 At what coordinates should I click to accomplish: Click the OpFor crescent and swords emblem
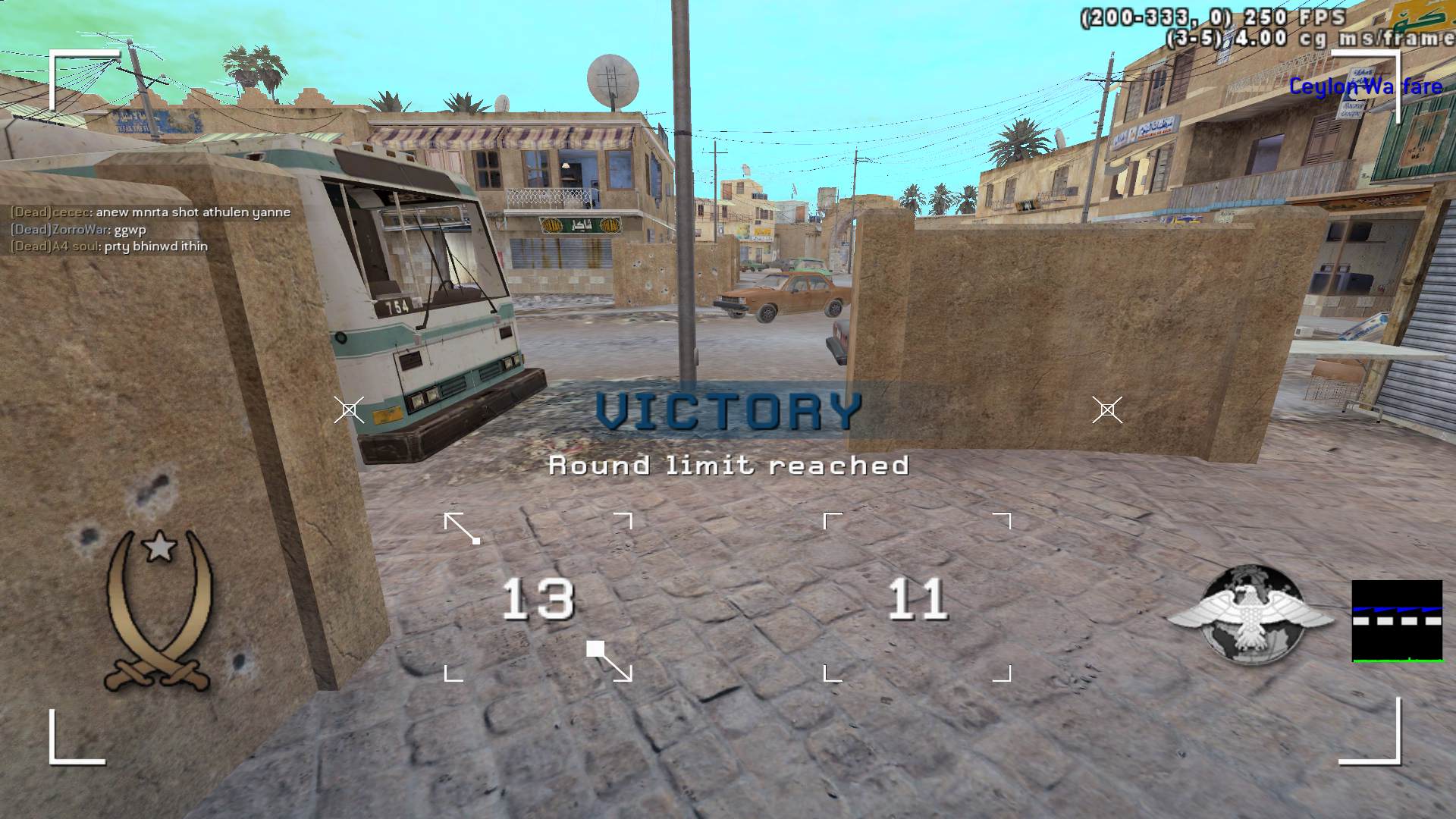[159, 610]
